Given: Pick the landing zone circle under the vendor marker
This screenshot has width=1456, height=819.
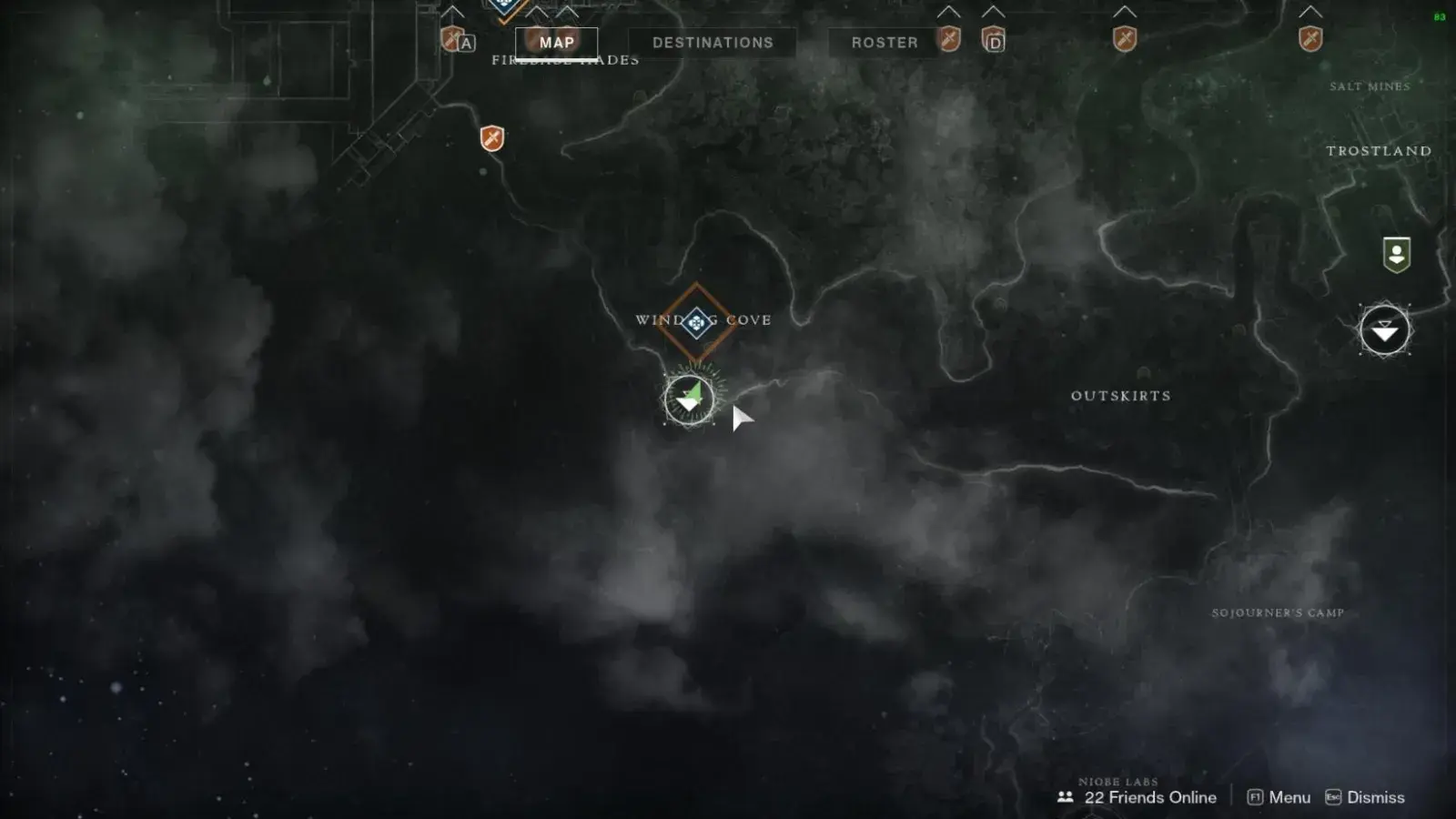Looking at the screenshot, I should 1384,330.
